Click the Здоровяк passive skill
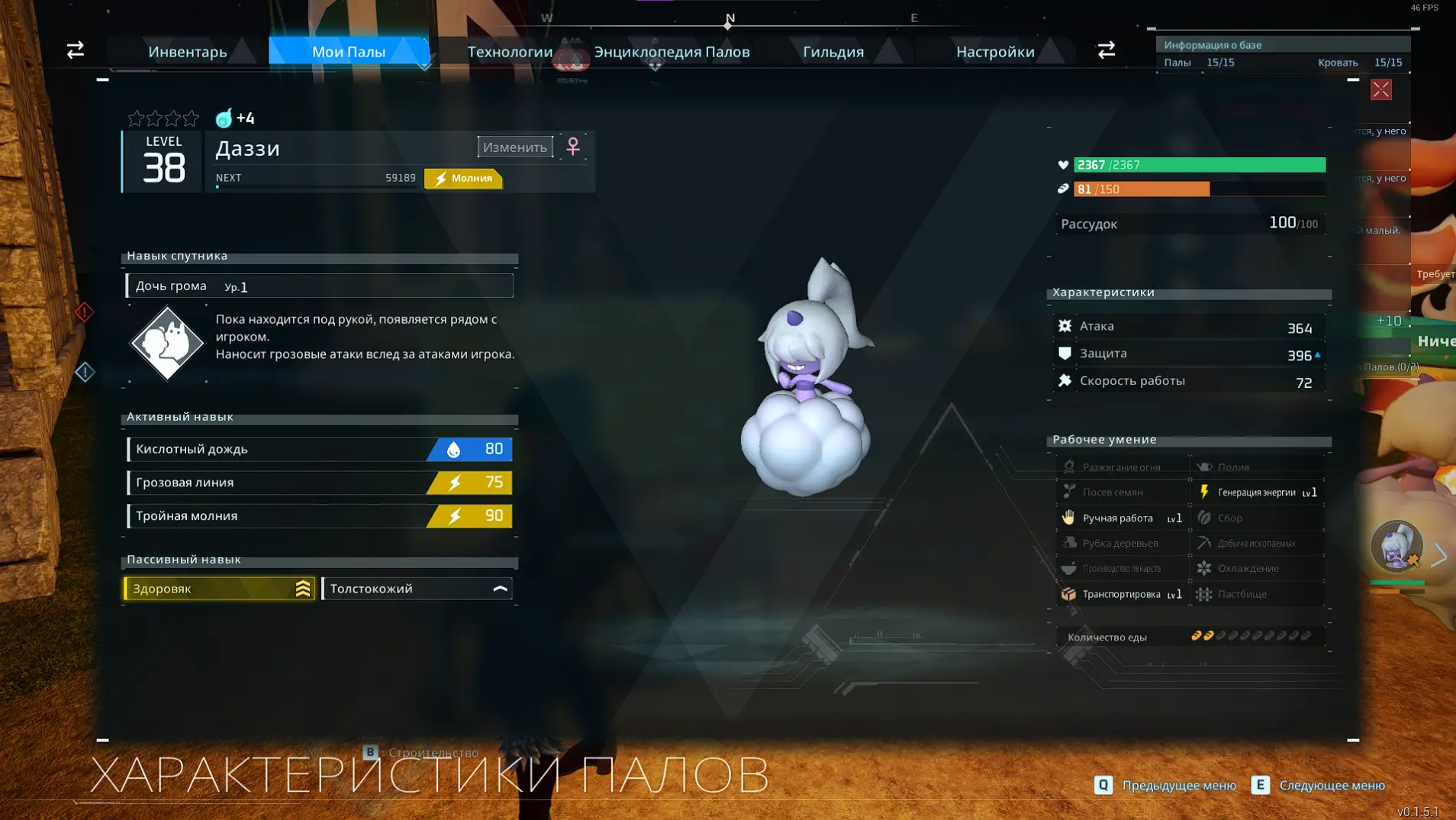This screenshot has width=1456, height=820. click(219, 589)
